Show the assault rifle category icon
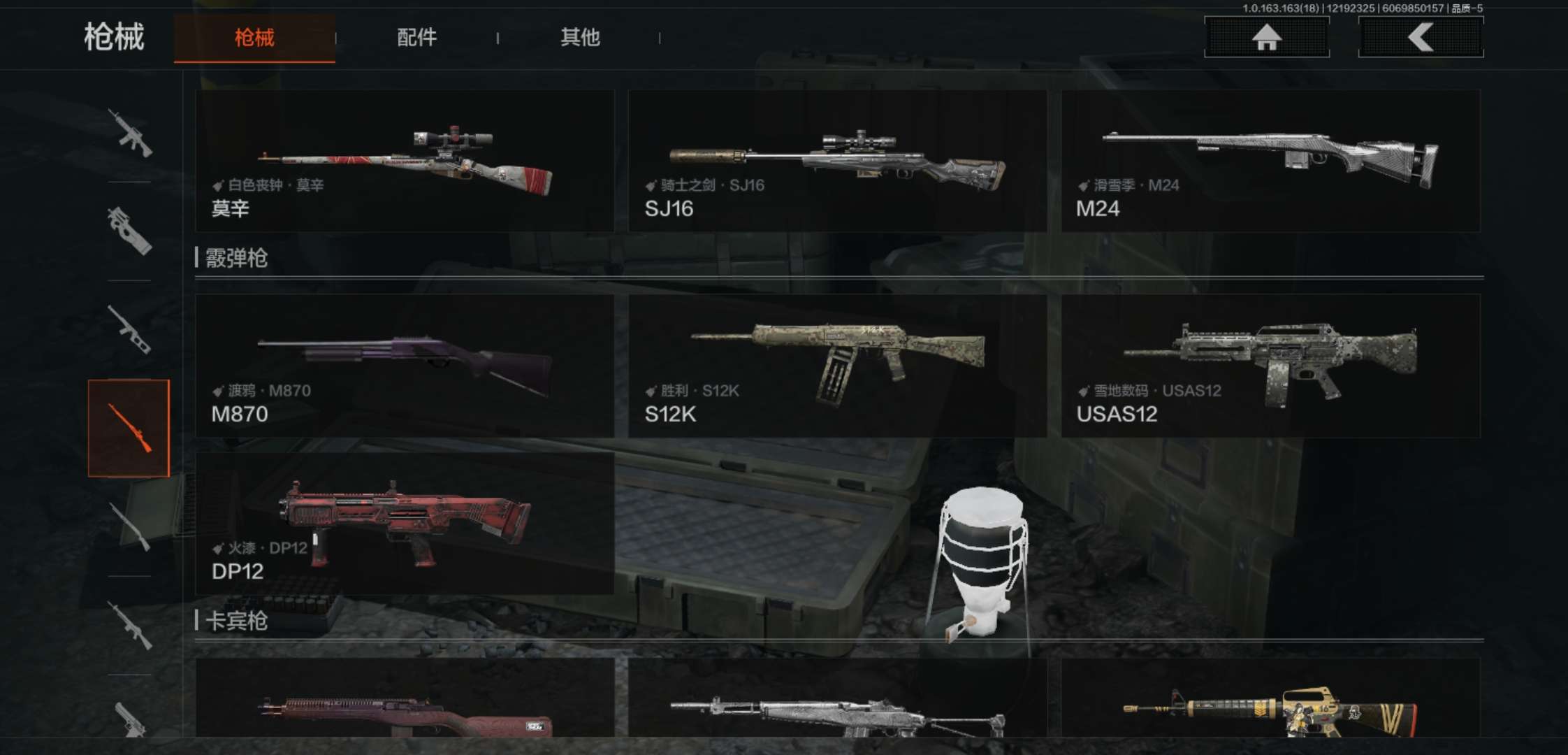Image resolution: width=1568 pixels, height=755 pixels. (x=129, y=133)
